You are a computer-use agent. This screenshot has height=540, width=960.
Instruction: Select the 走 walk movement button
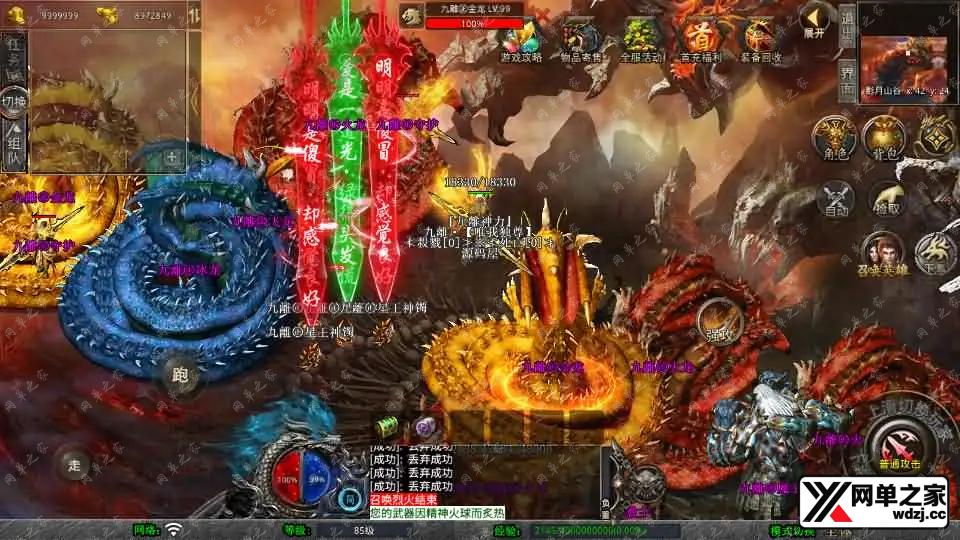click(x=73, y=463)
